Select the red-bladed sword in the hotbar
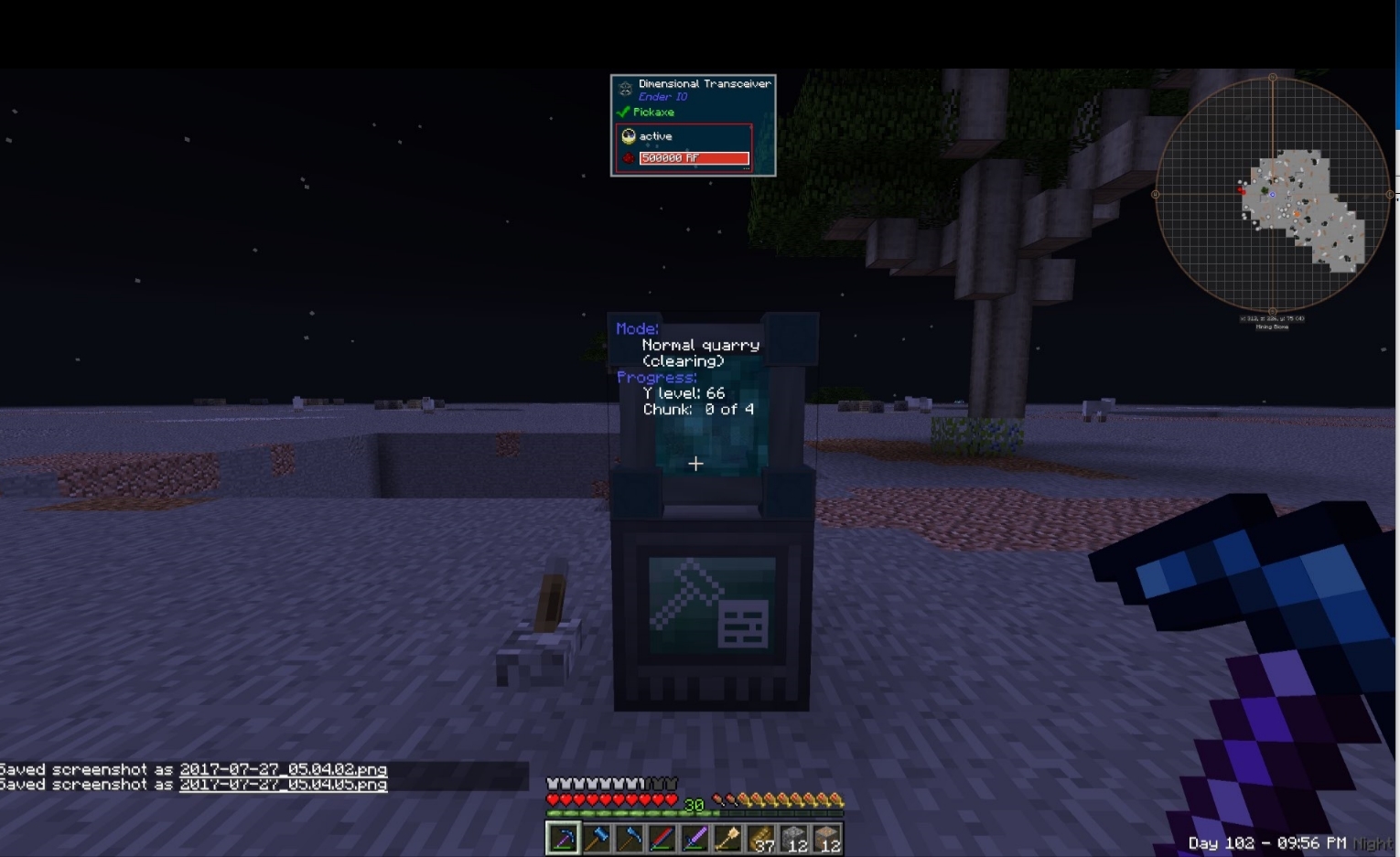1400x857 pixels. (x=661, y=837)
